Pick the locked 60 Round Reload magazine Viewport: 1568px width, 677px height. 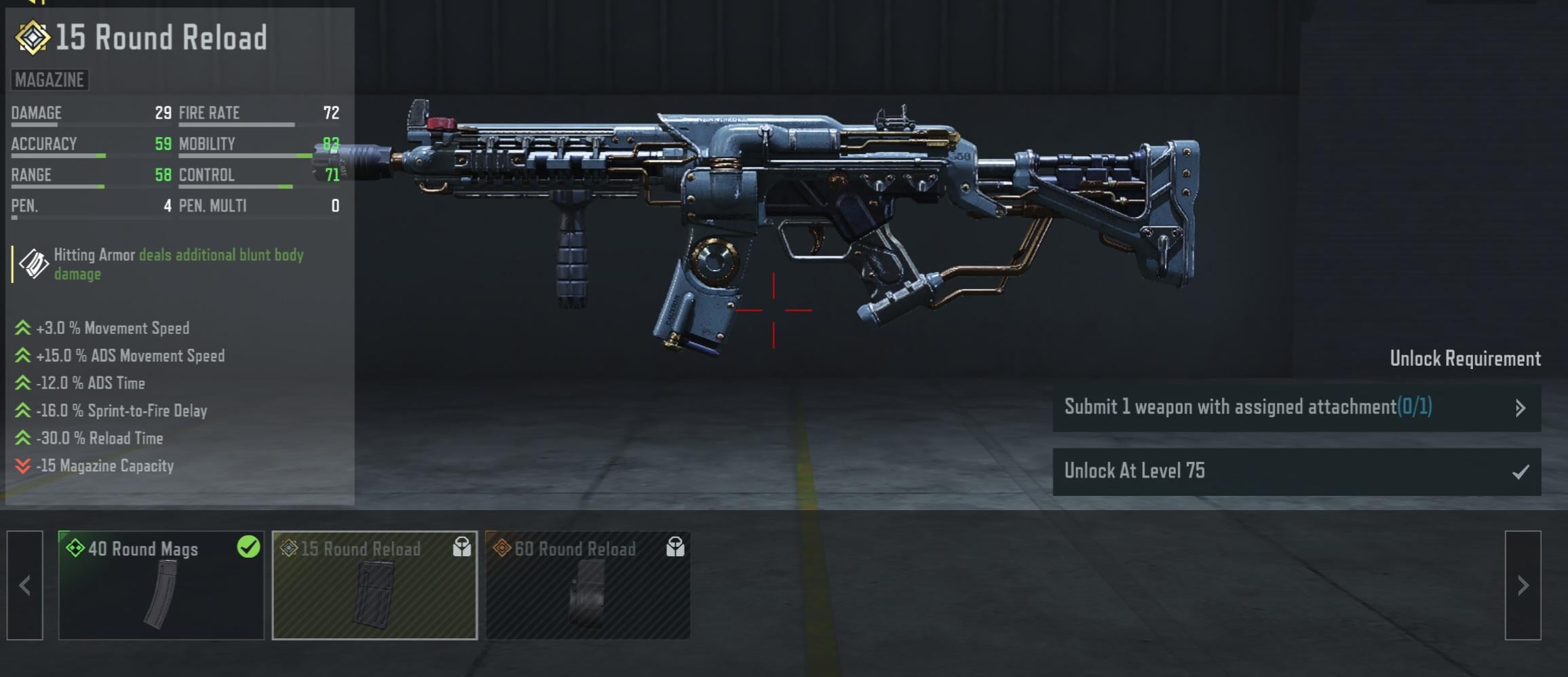click(x=588, y=585)
